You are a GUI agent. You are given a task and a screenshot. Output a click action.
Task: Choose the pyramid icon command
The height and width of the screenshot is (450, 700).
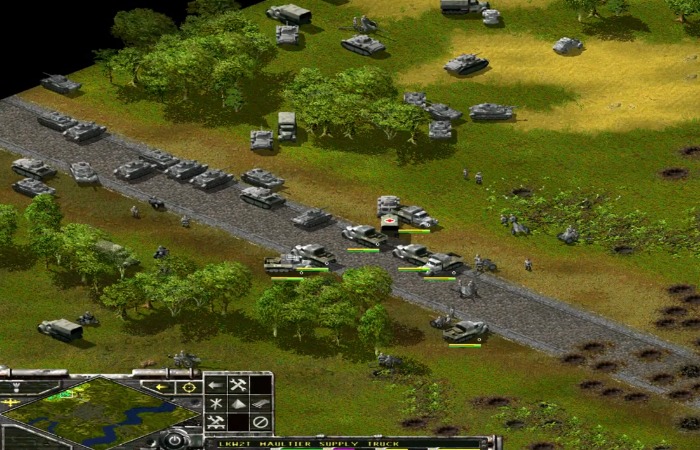238,403
